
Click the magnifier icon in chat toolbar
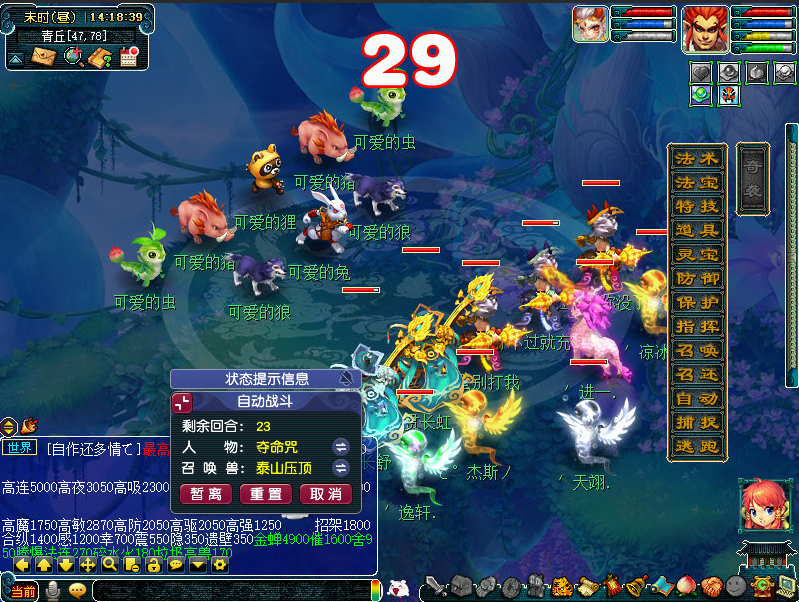coord(109,565)
